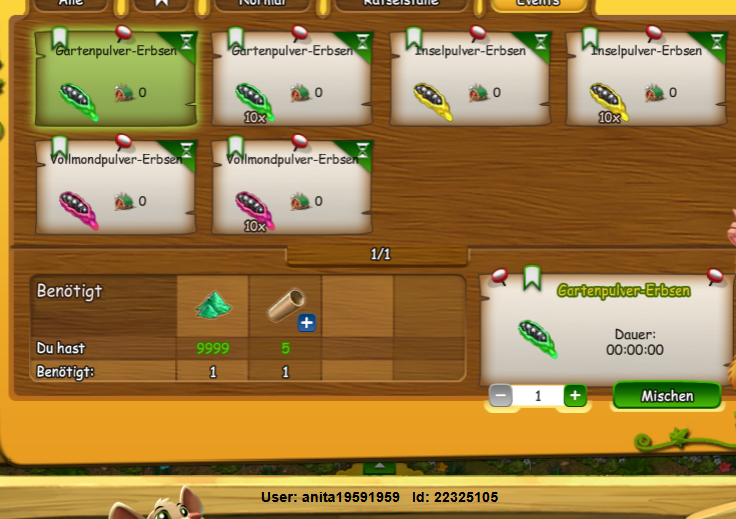Decrease mix quantity with the grey minus
This screenshot has width=736, height=519.
click(x=501, y=396)
